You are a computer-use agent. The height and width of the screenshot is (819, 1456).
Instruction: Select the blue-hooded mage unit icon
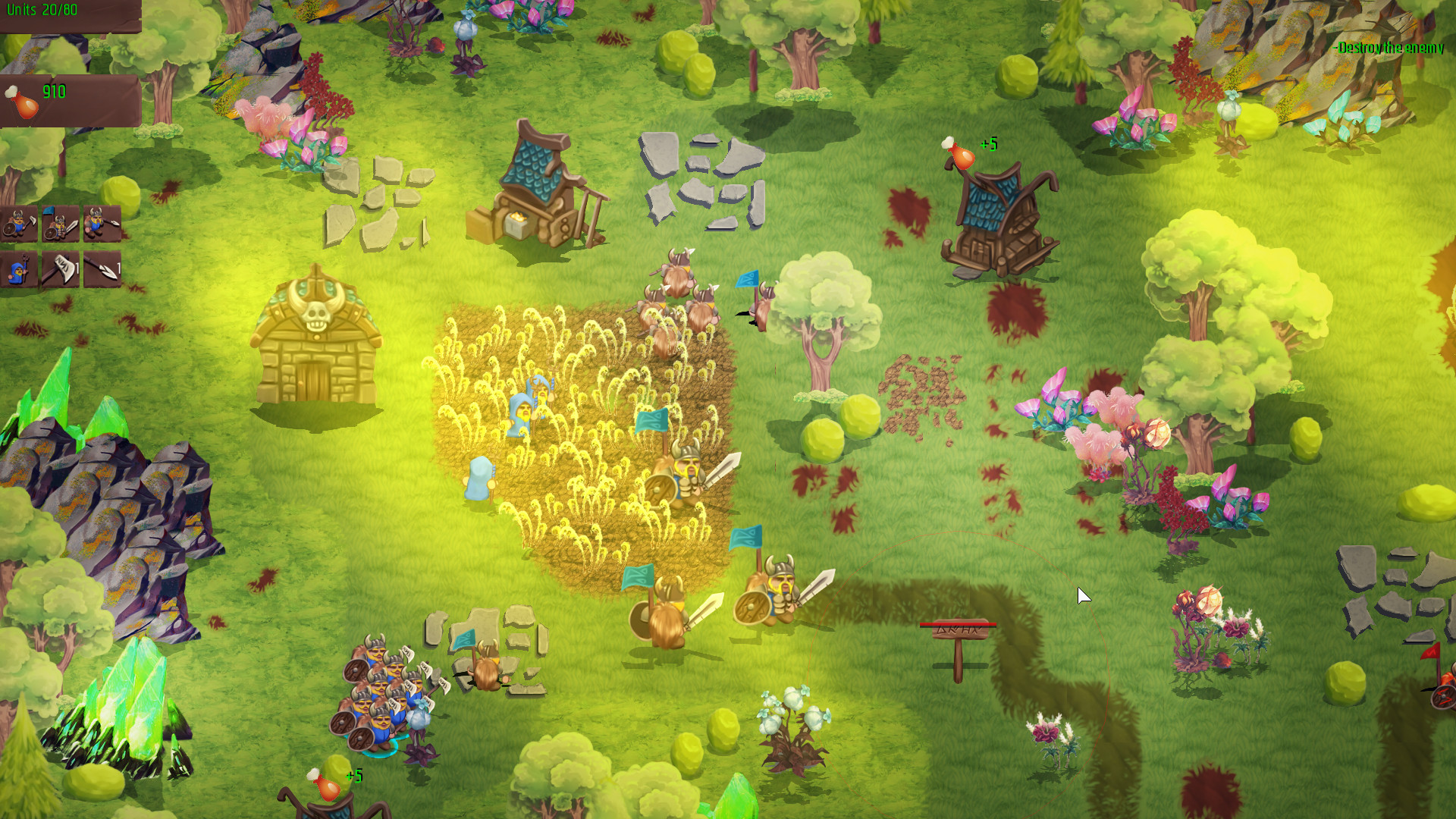tap(19, 269)
